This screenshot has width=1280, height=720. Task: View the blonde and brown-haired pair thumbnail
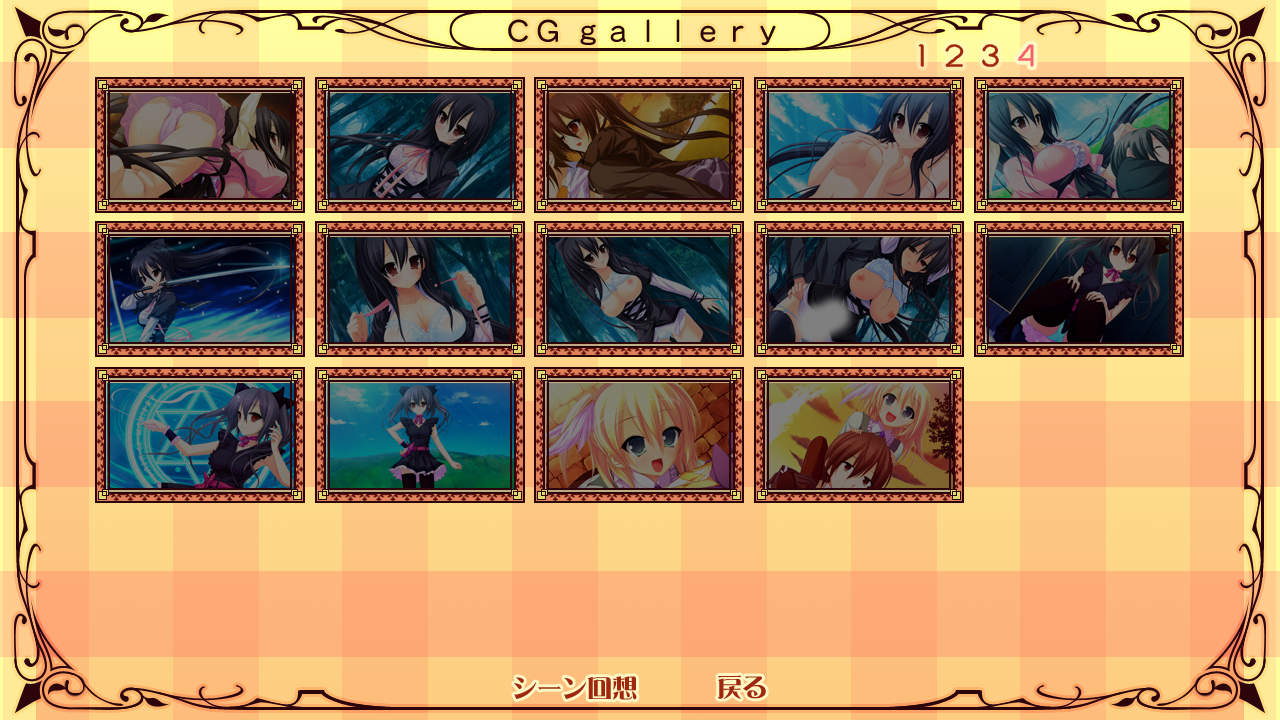click(859, 435)
